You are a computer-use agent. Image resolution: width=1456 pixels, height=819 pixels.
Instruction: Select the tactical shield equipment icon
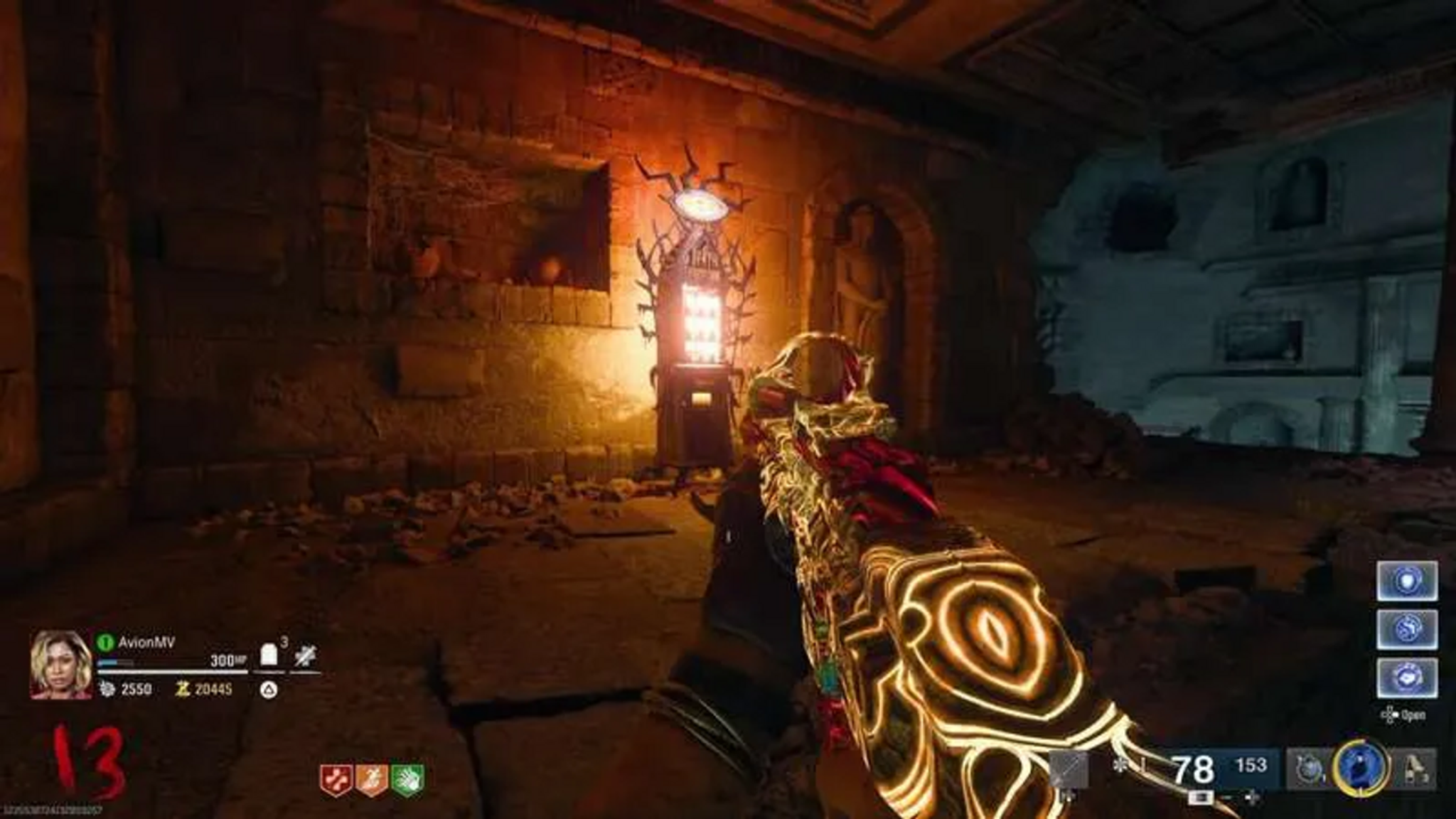pos(1310,769)
